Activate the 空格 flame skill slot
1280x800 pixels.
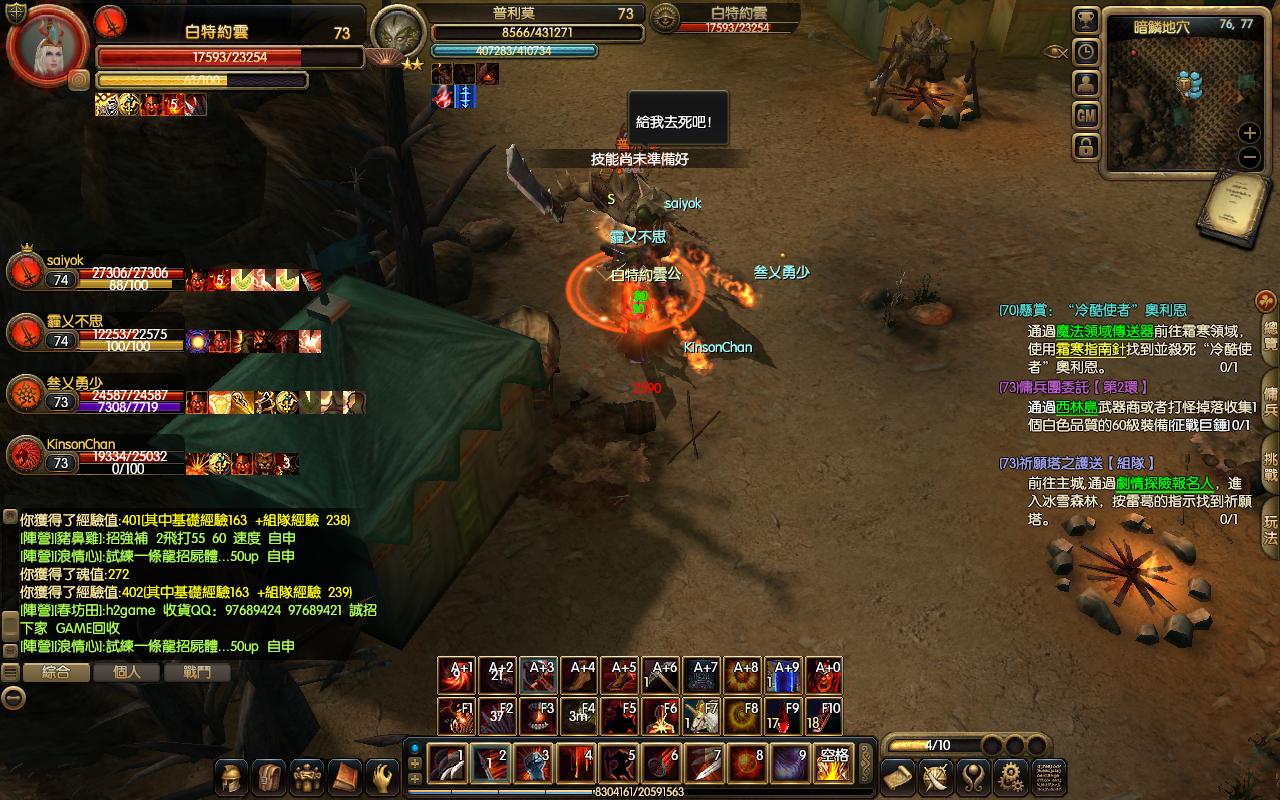[833, 764]
